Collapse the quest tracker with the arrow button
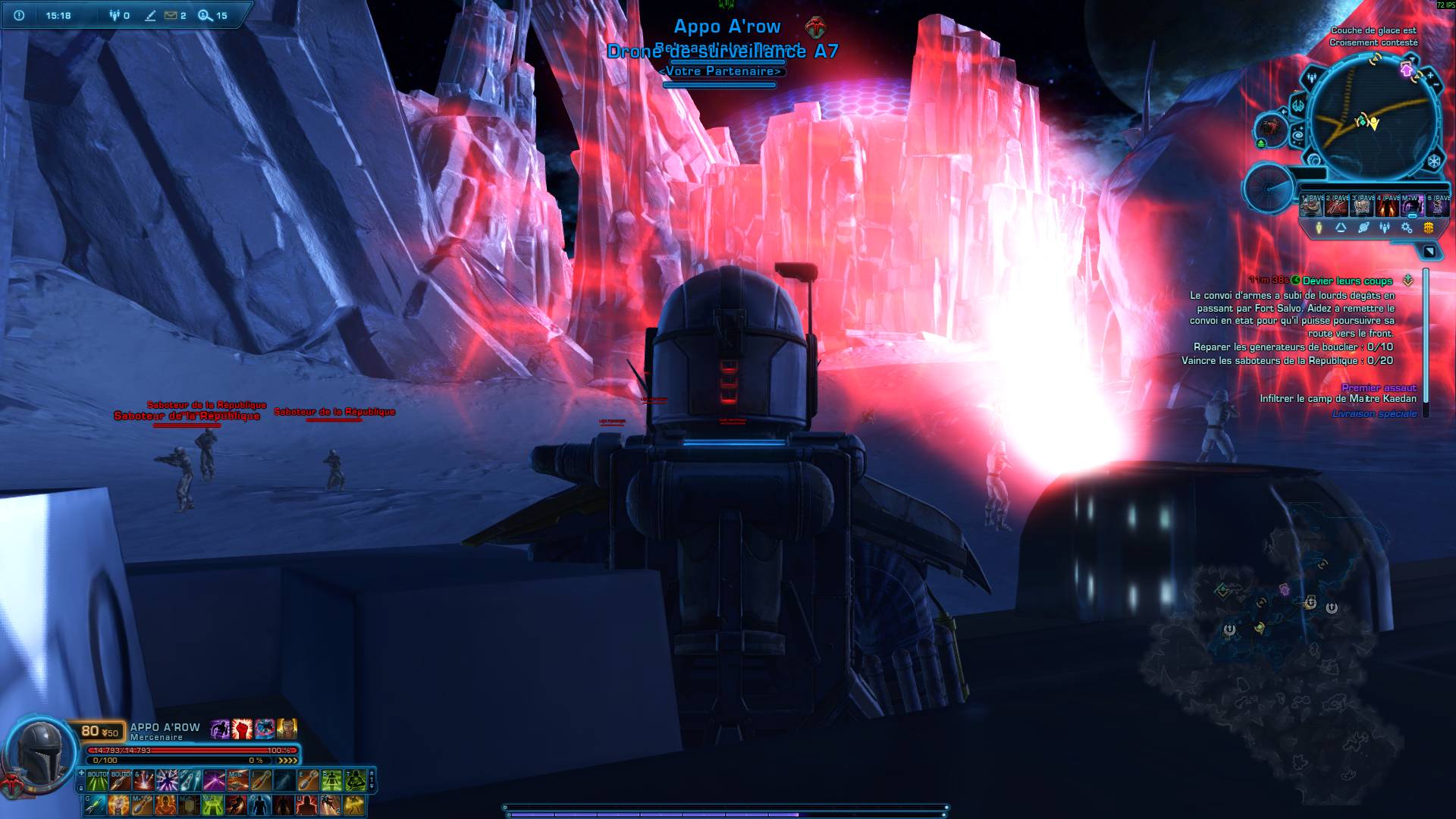 click(1430, 251)
